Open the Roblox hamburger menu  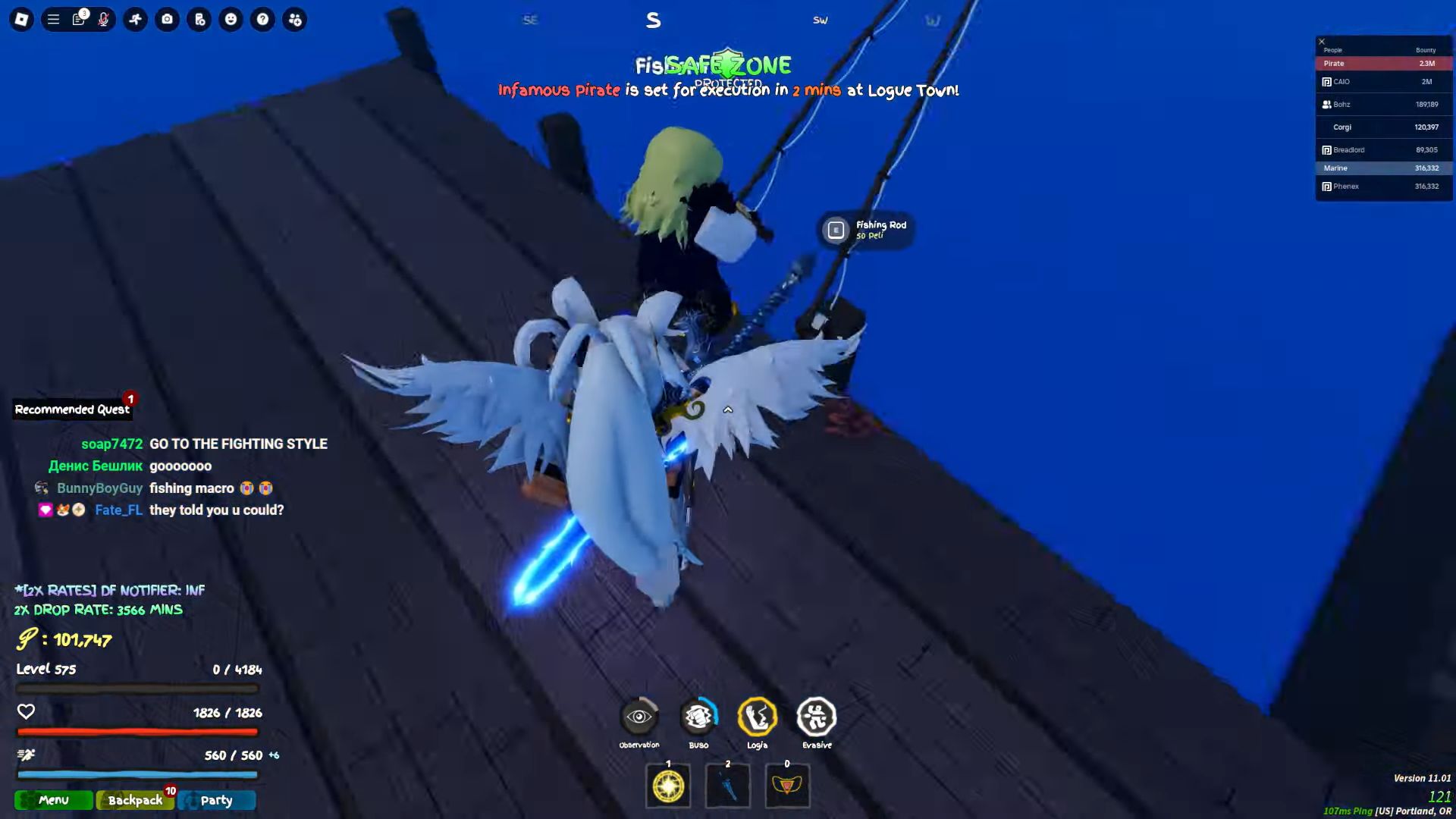point(52,20)
